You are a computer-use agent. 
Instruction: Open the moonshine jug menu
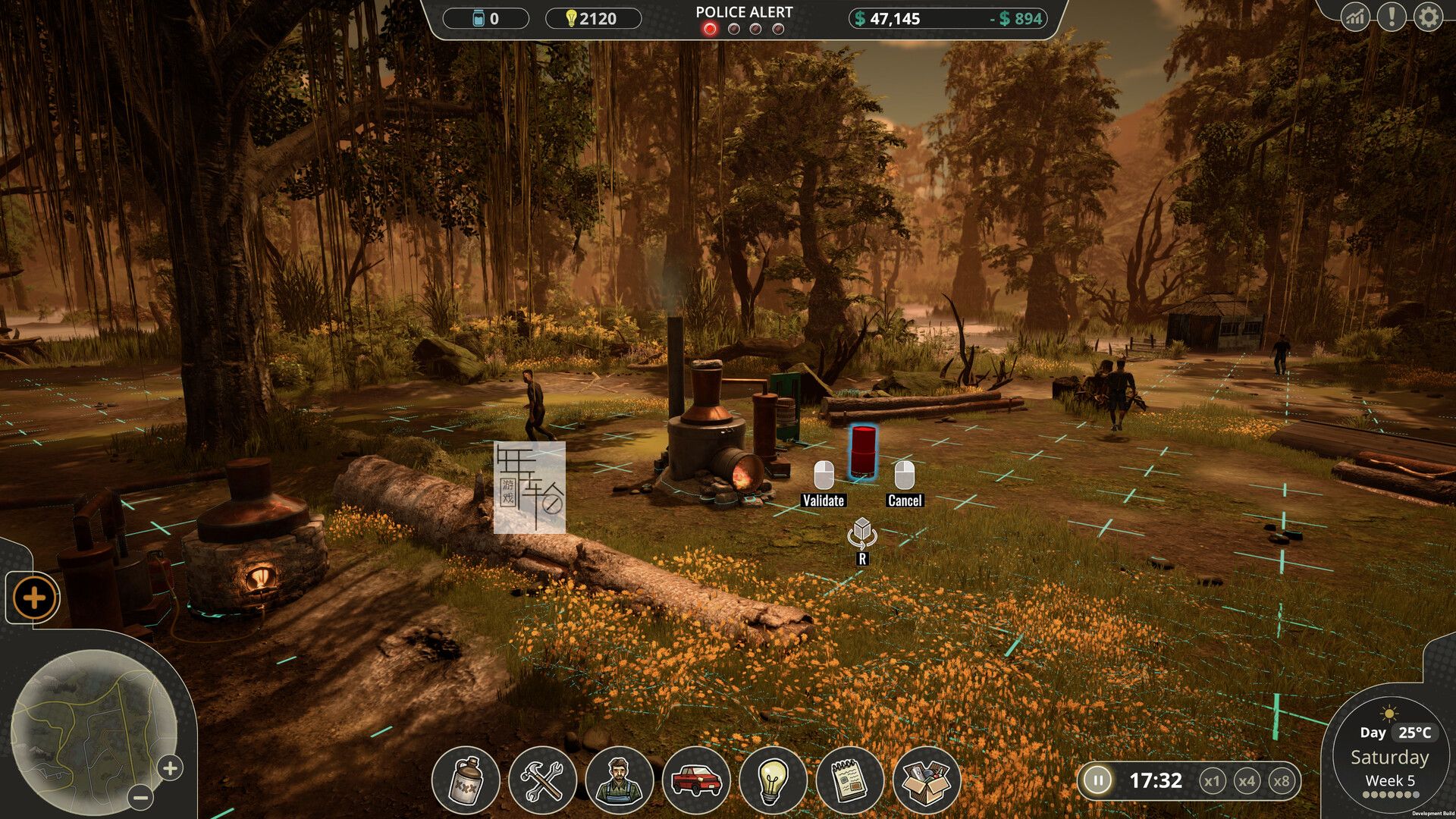pos(466,780)
